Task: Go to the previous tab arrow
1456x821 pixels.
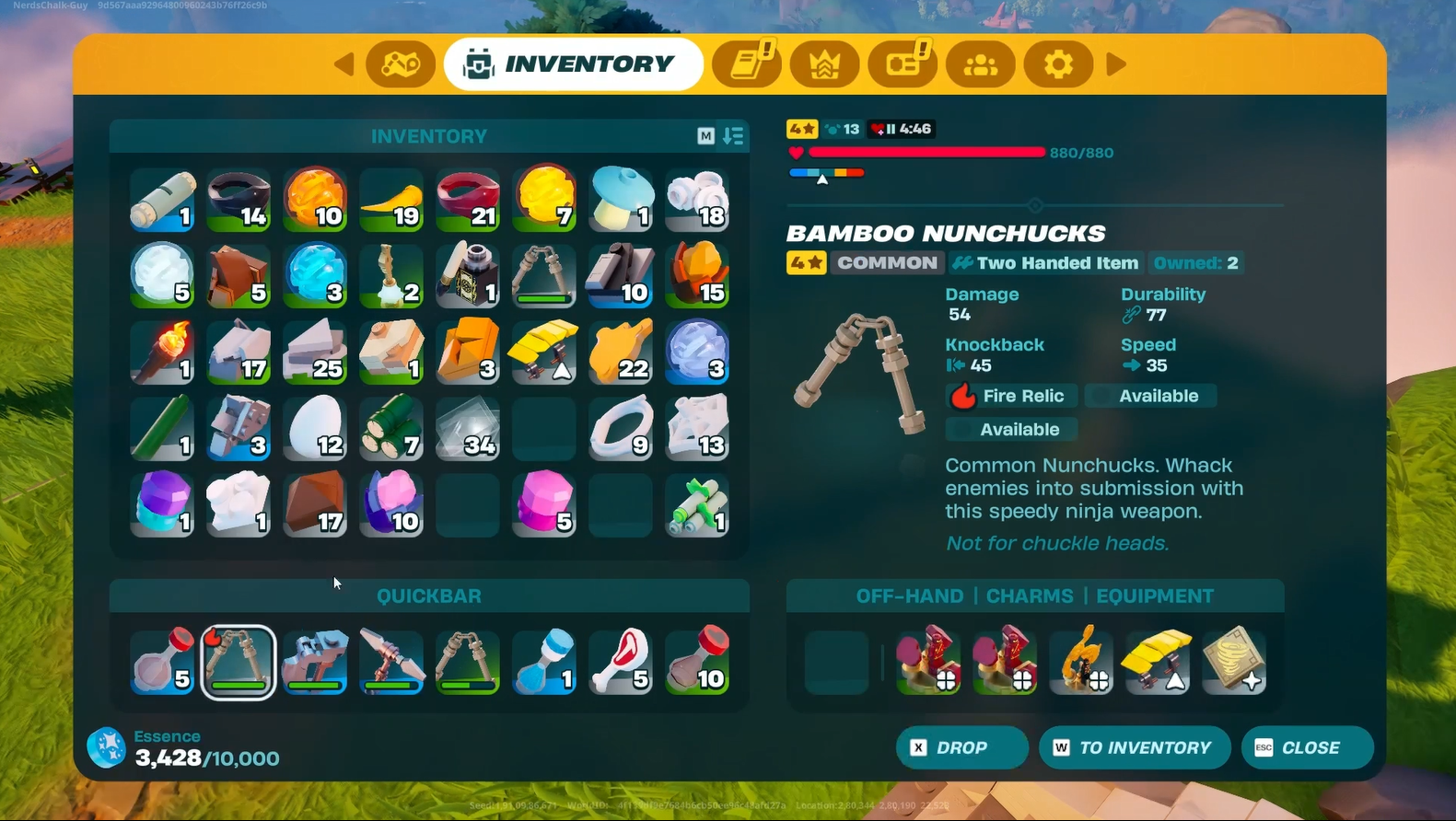Action: coord(344,64)
